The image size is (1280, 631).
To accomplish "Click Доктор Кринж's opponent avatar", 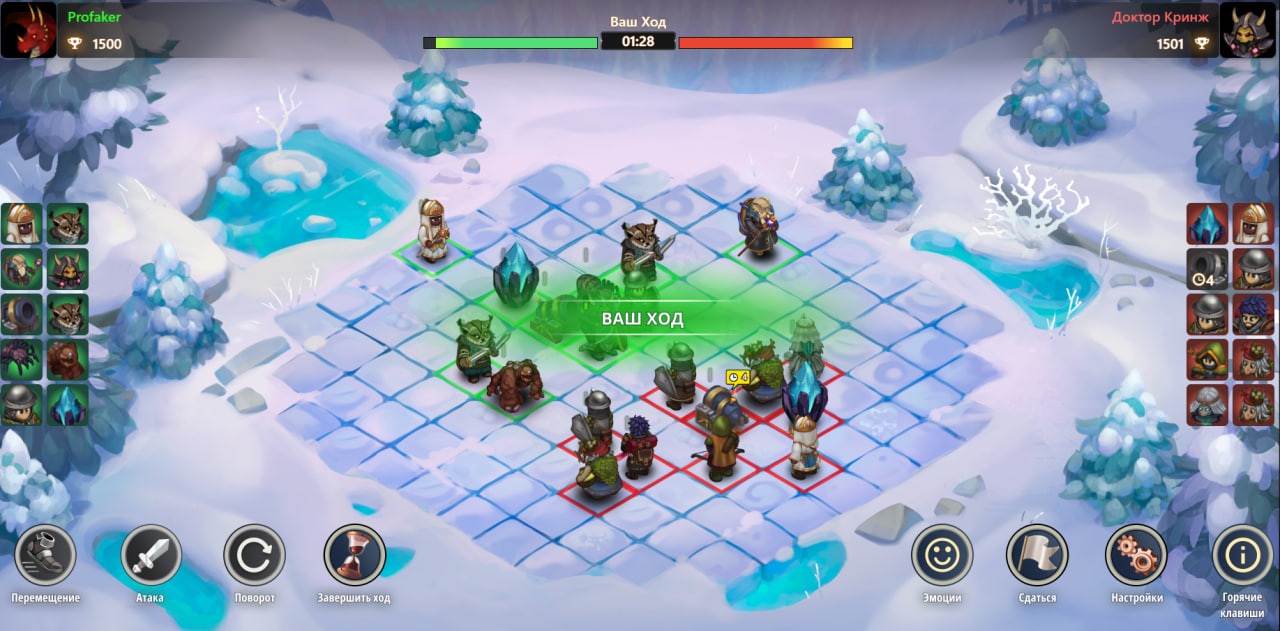I will click(x=1251, y=29).
